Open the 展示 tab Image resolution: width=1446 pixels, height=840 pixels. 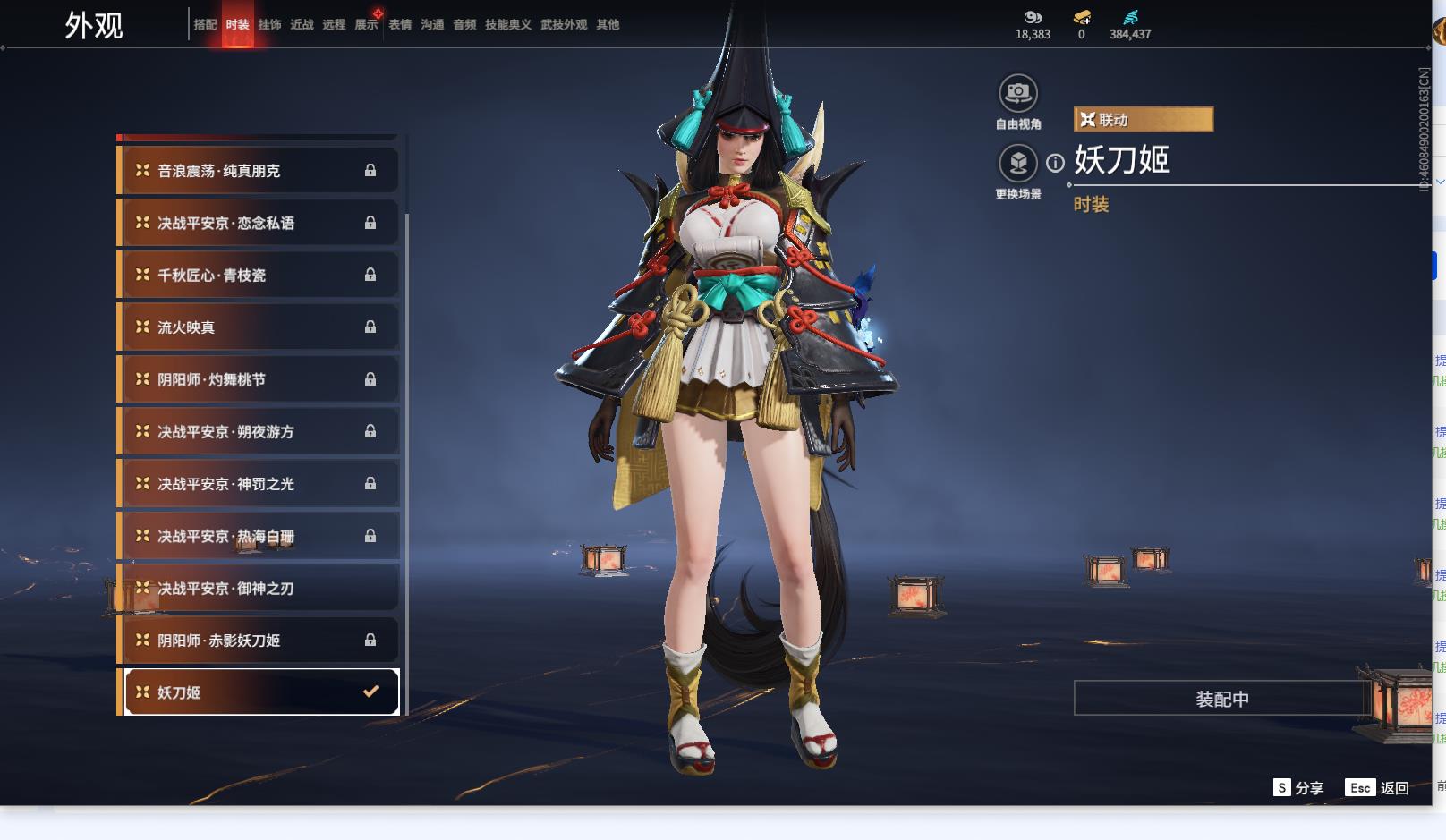366,25
